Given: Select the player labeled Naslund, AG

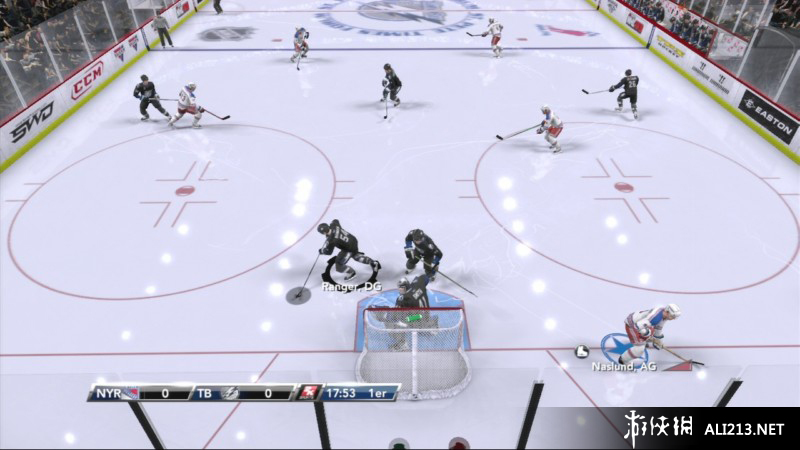Looking at the screenshot, I should (x=645, y=333).
